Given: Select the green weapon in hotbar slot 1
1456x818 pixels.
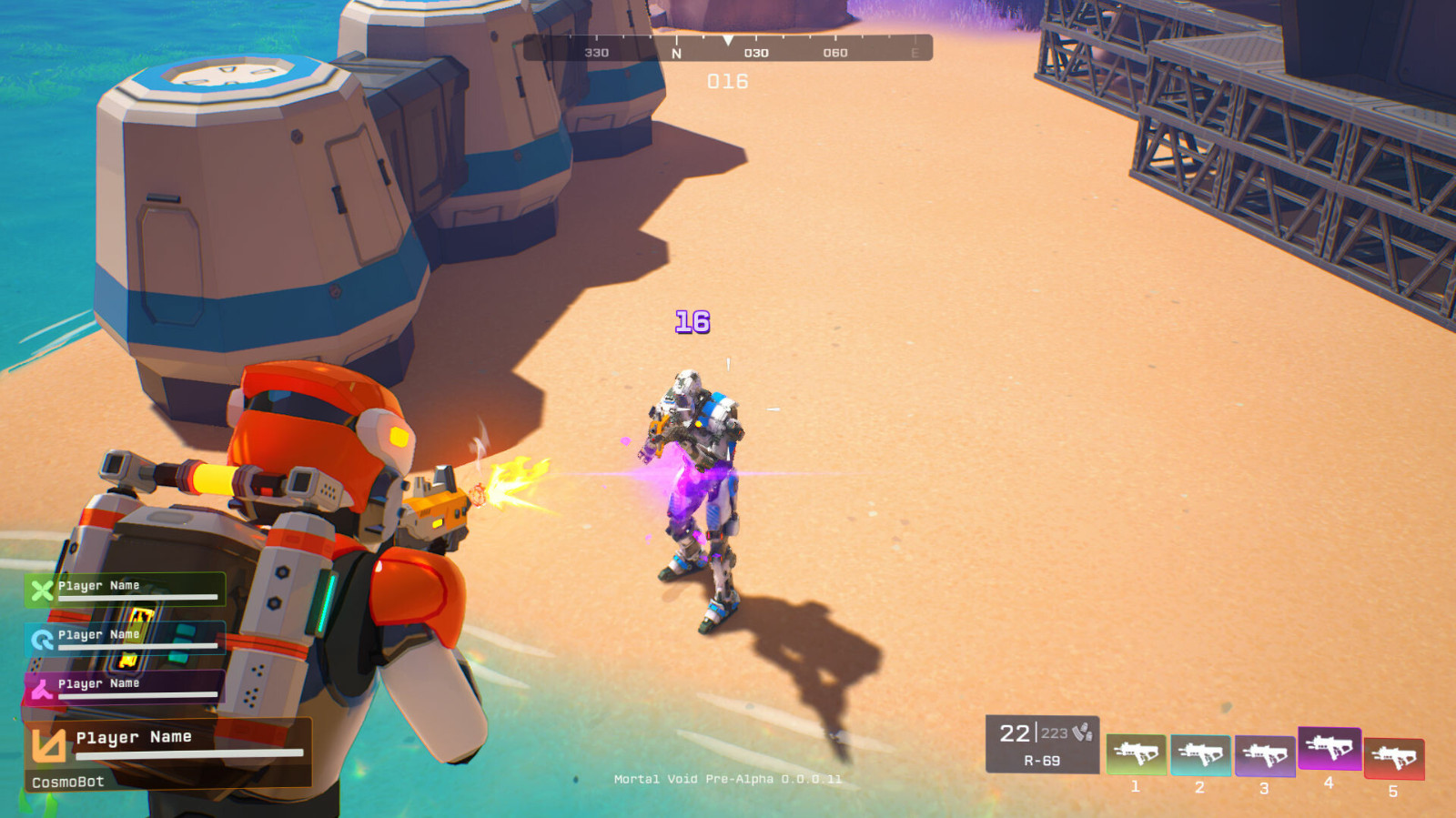Looking at the screenshot, I should (x=1137, y=752).
